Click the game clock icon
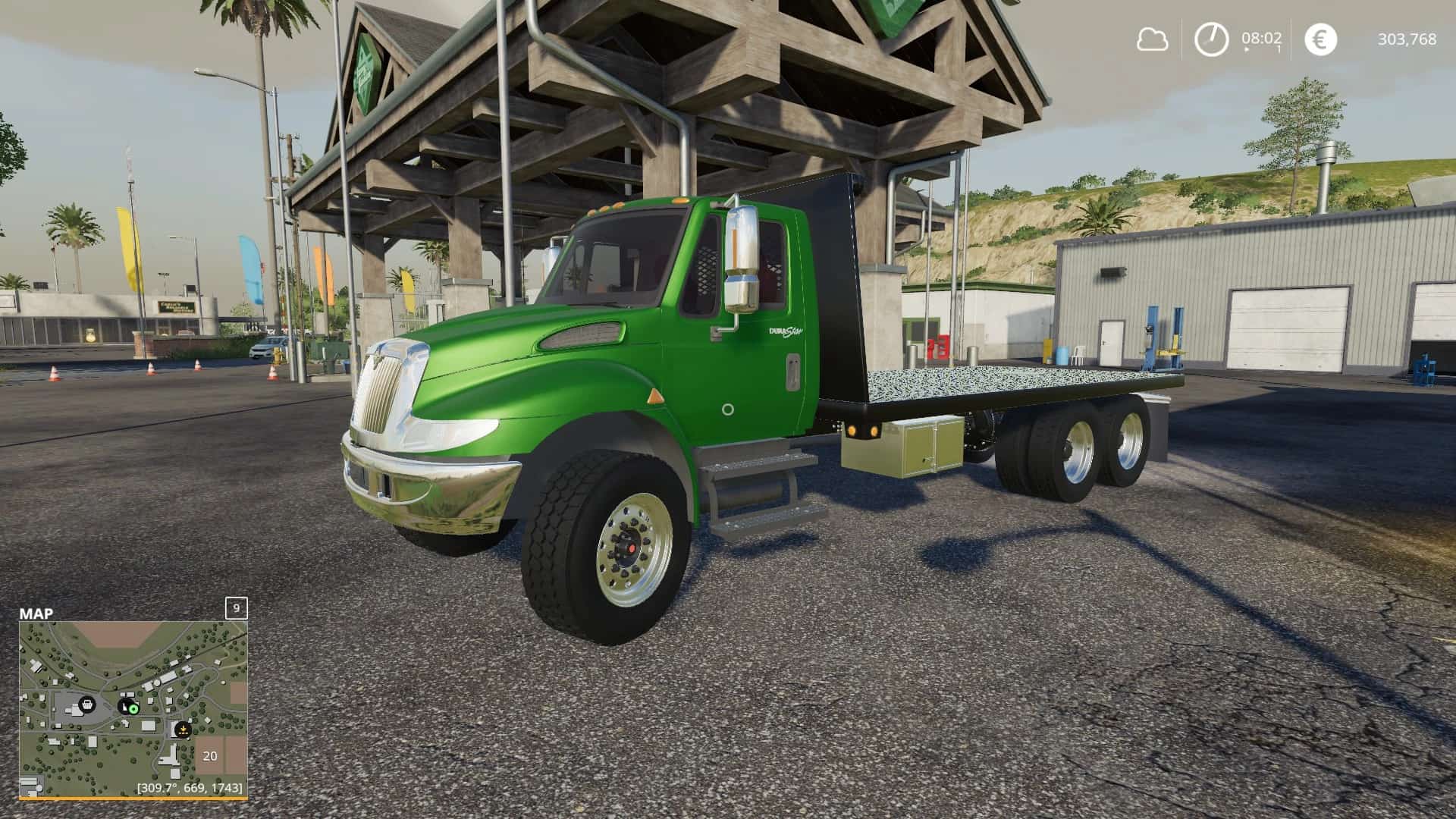This screenshot has height=819, width=1456. [x=1211, y=39]
